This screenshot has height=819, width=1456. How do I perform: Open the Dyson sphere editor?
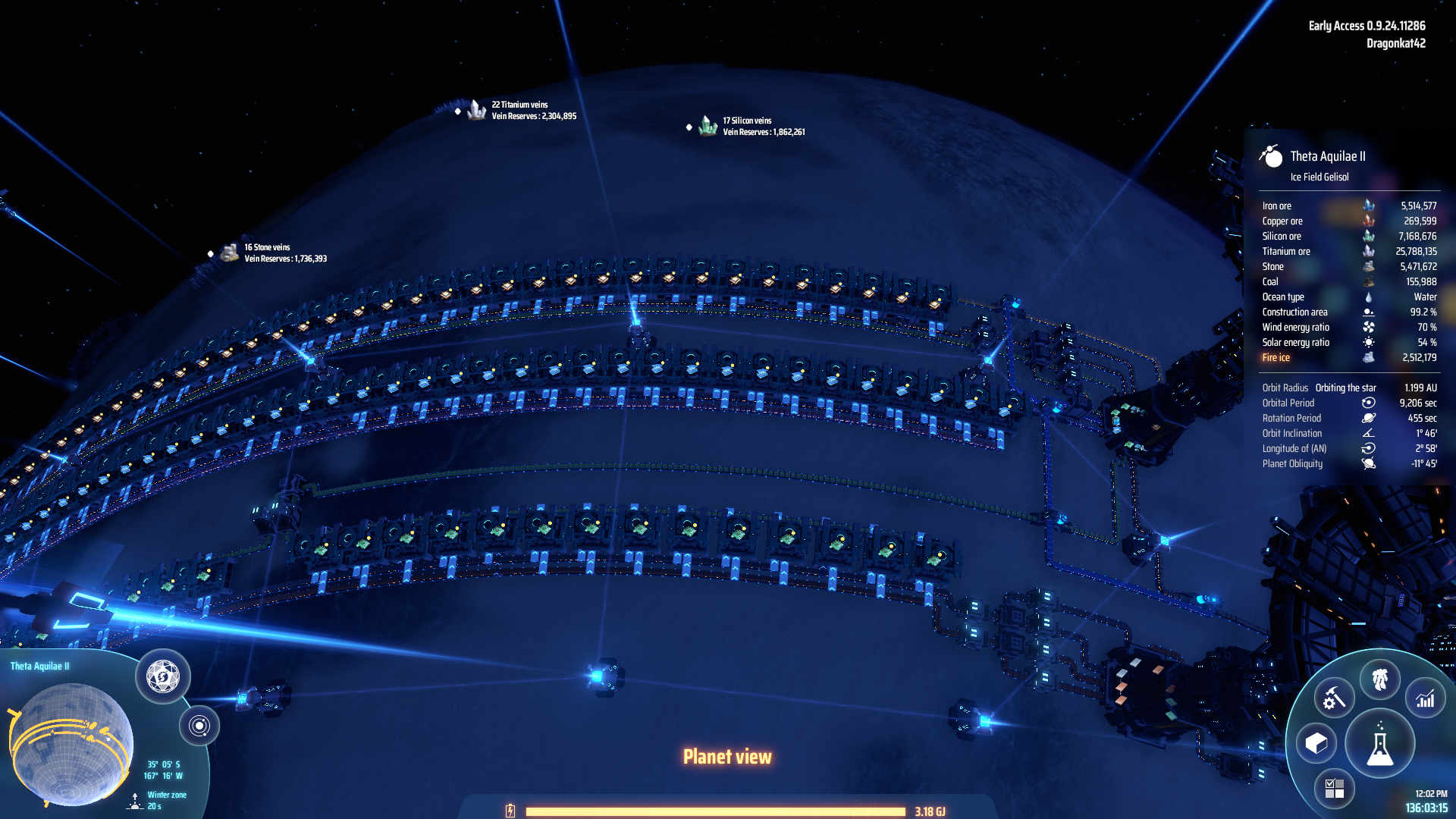[163, 676]
